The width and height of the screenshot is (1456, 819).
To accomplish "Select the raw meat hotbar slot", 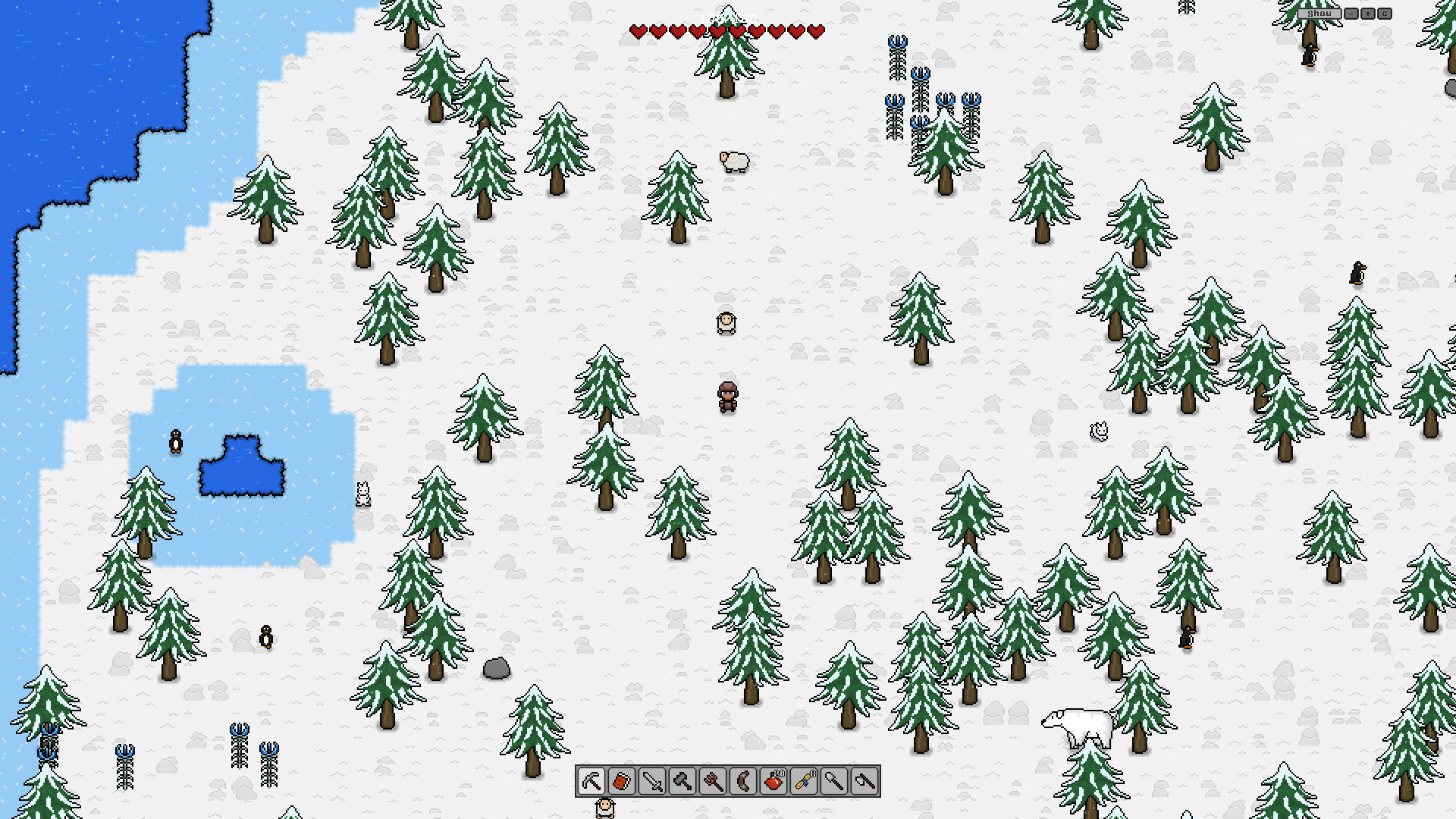I will (622, 782).
